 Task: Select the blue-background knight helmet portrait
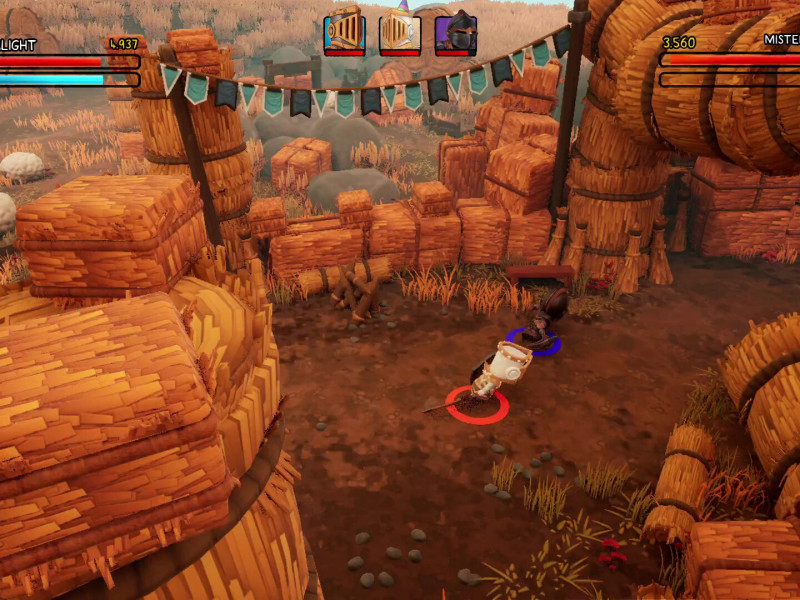pyautogui.click(x=344, y=31)
